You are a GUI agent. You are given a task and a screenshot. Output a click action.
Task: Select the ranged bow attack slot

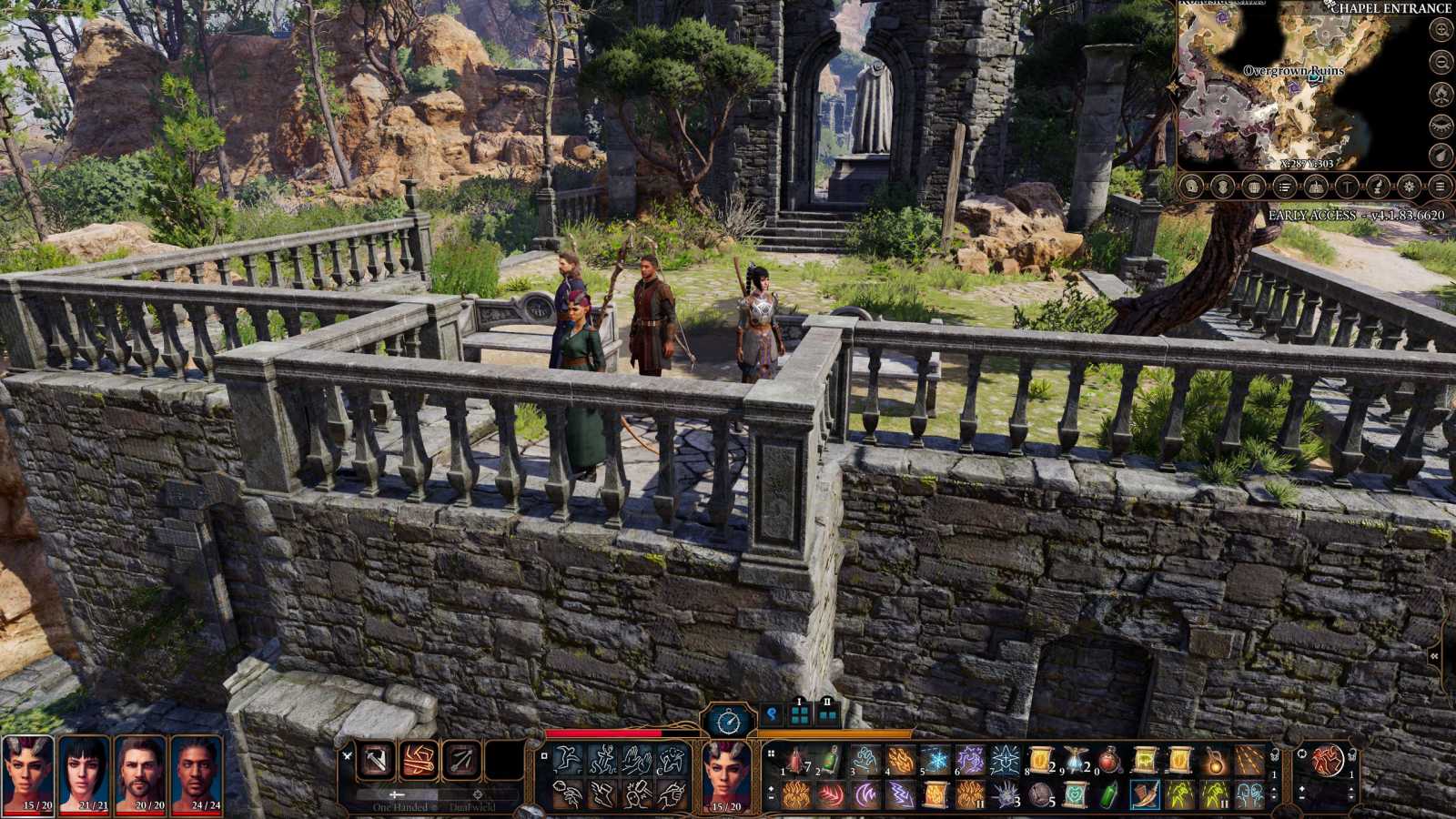point(460,760)
